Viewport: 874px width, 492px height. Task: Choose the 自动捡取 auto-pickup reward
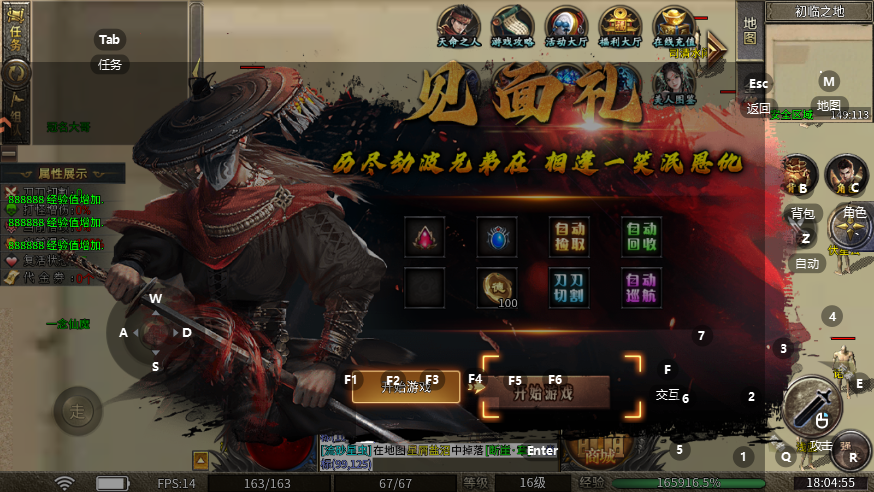click(569, 237)
